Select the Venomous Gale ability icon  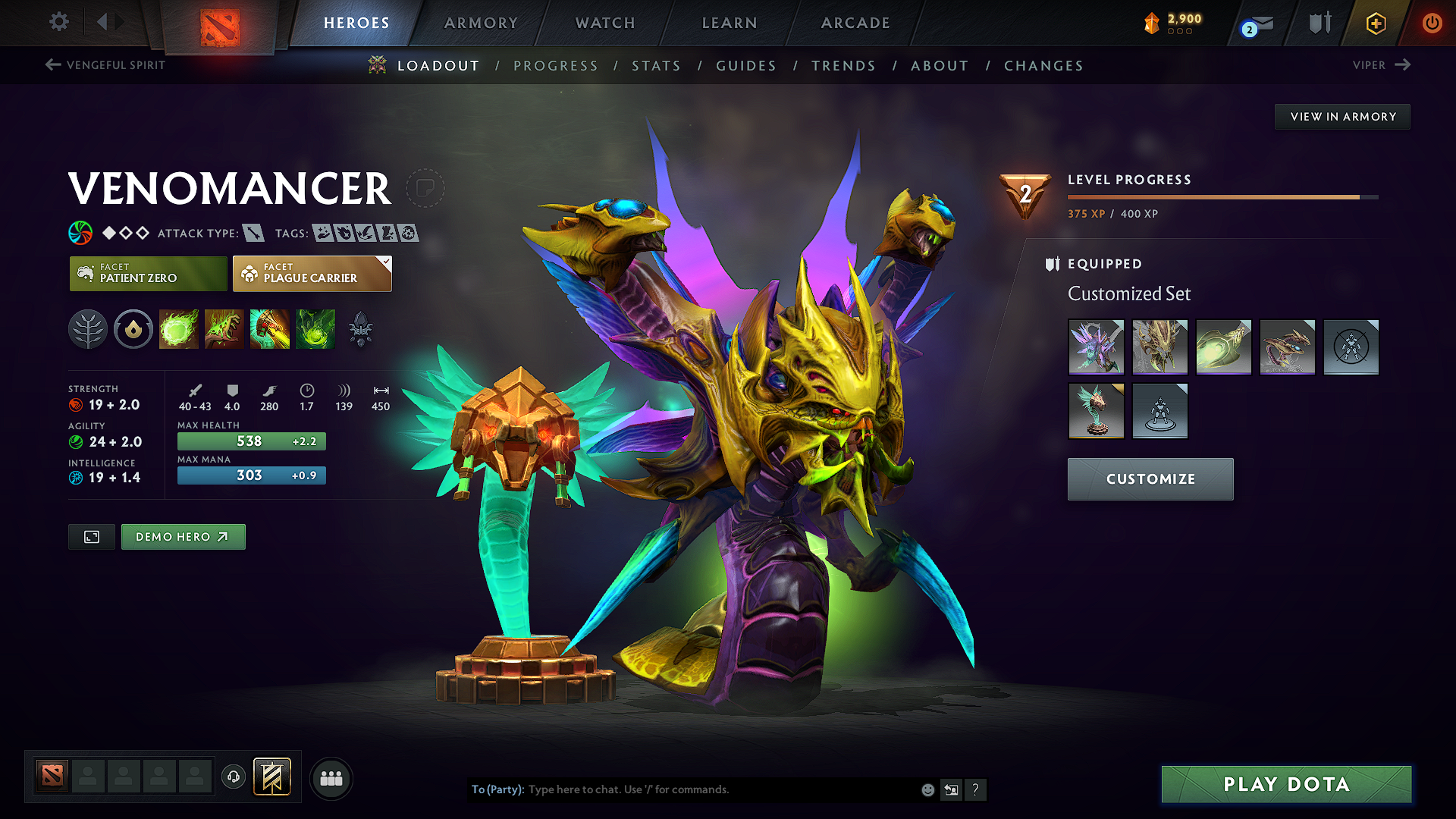tap(178, 329)
